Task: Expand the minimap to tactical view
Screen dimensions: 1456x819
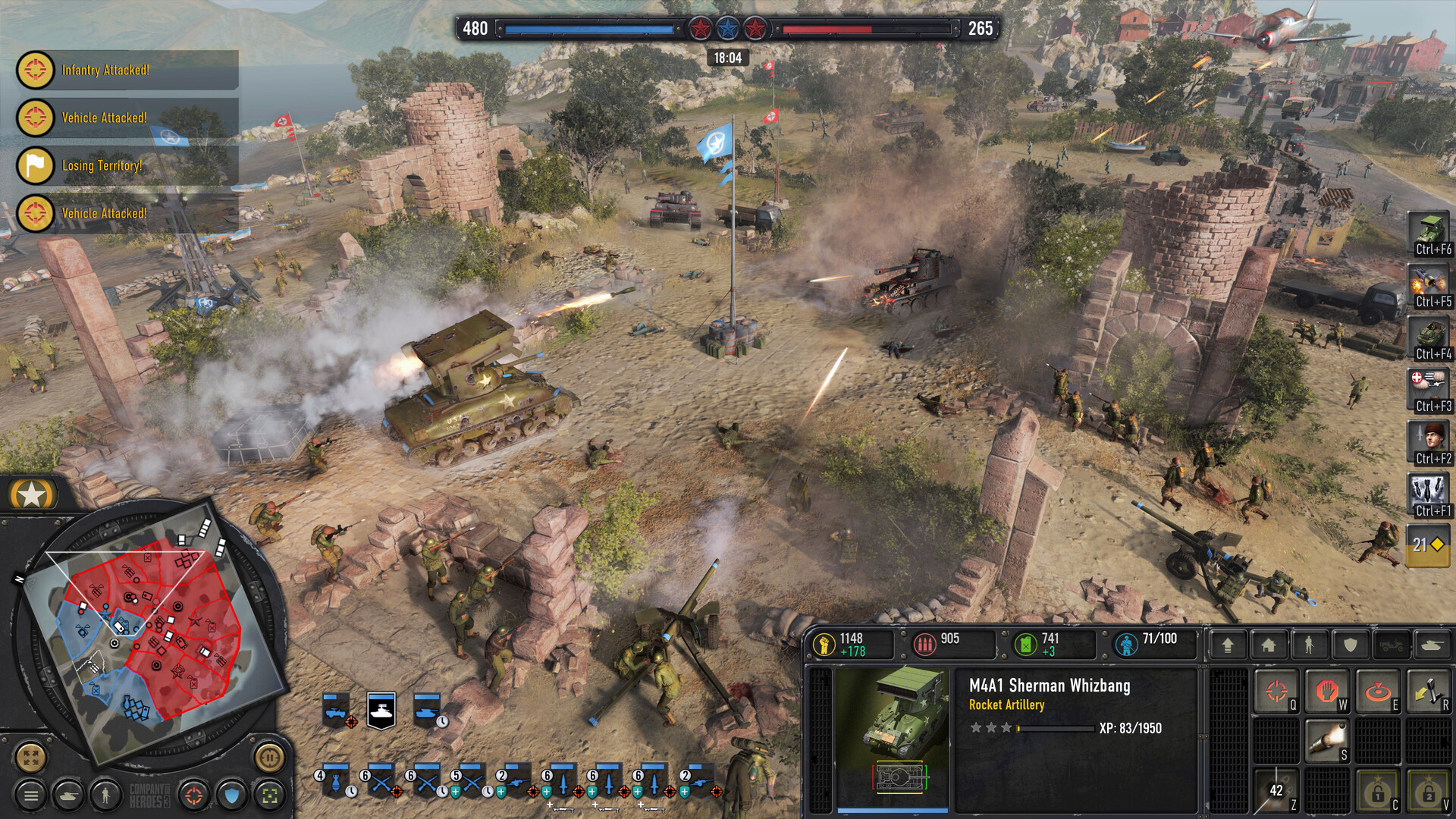Action: click(x=30, y=757)
